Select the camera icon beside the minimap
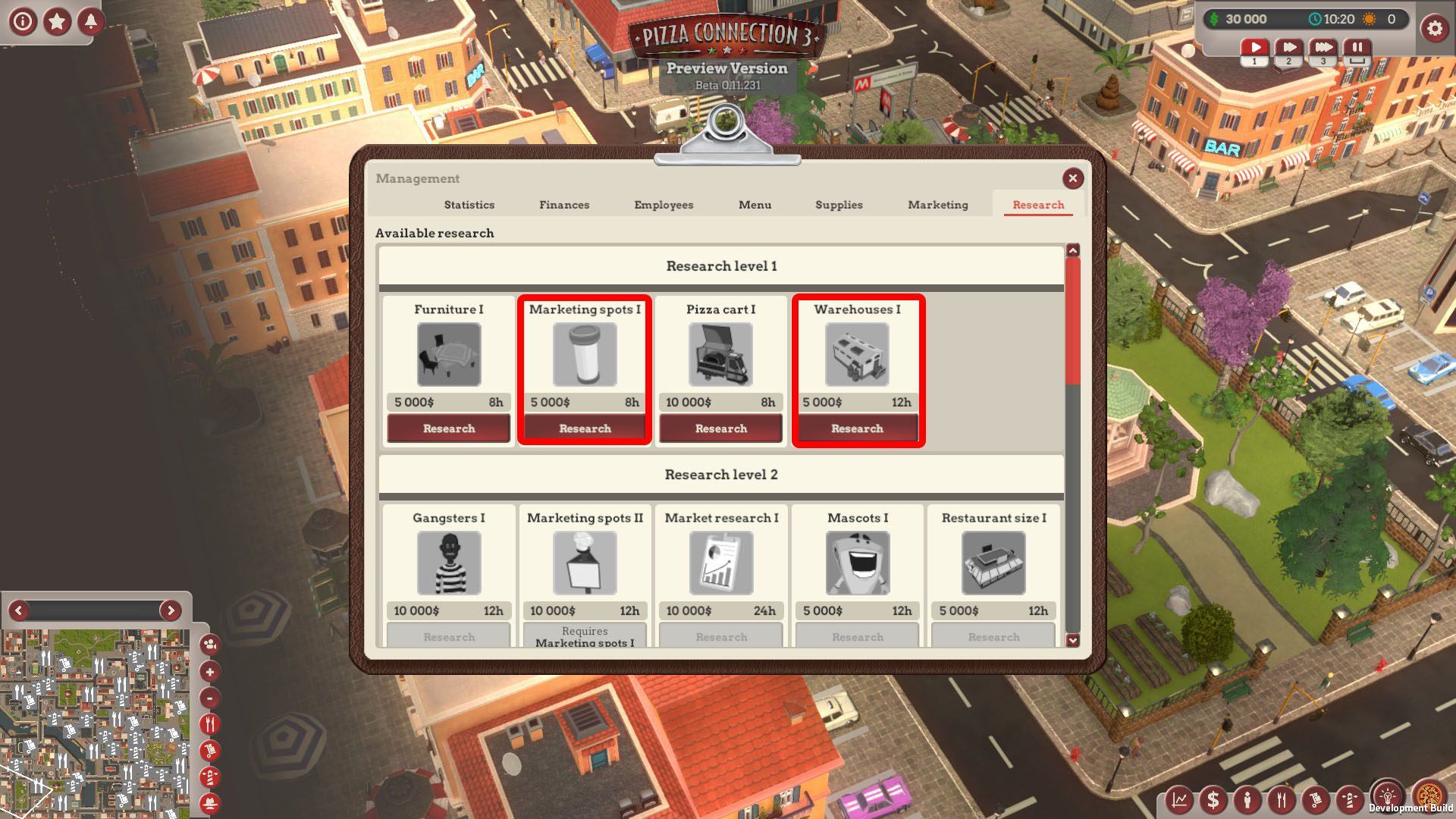 tap(208, 645)
